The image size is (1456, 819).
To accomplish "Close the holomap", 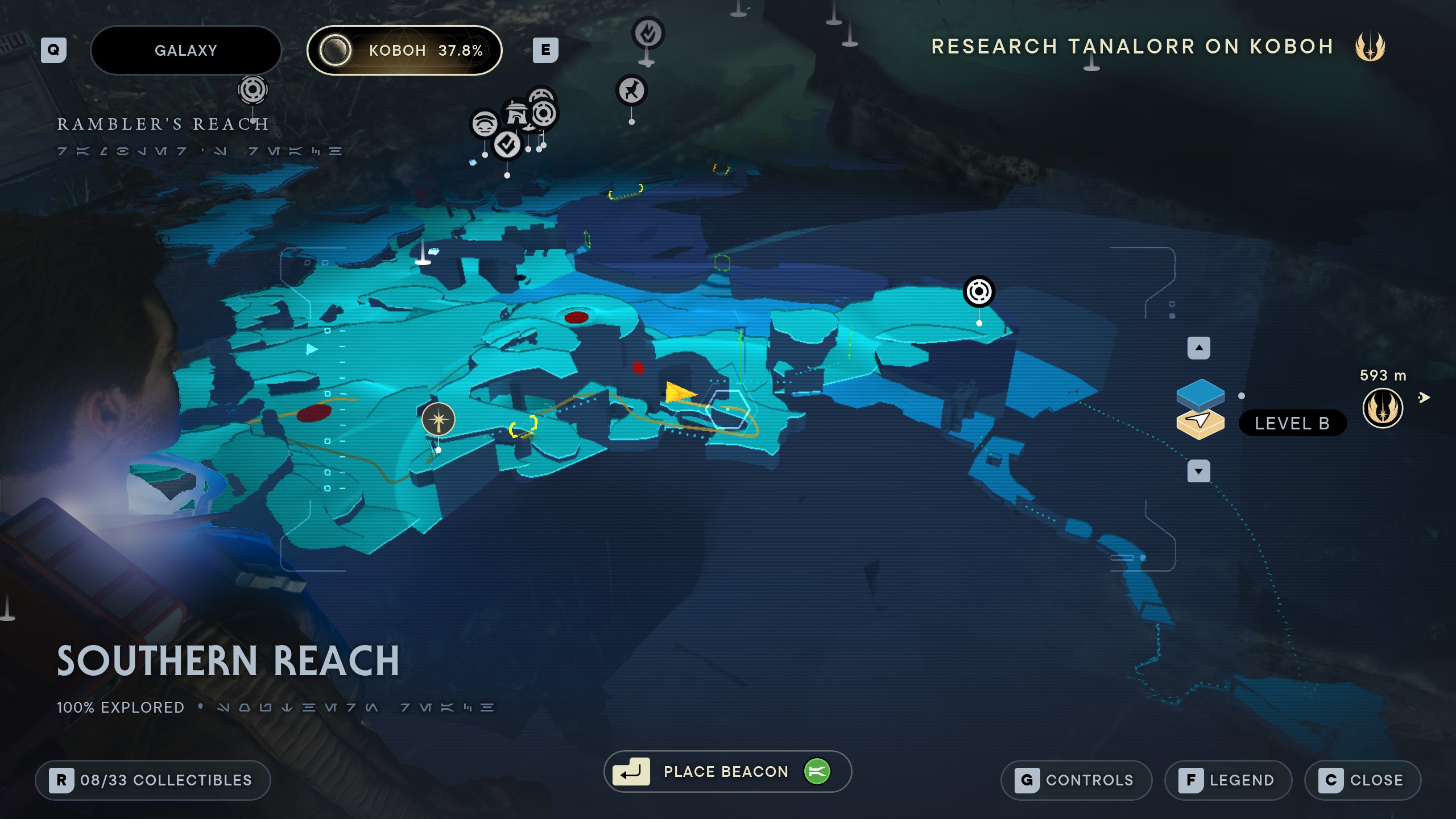I will (x=1363, y=780).
